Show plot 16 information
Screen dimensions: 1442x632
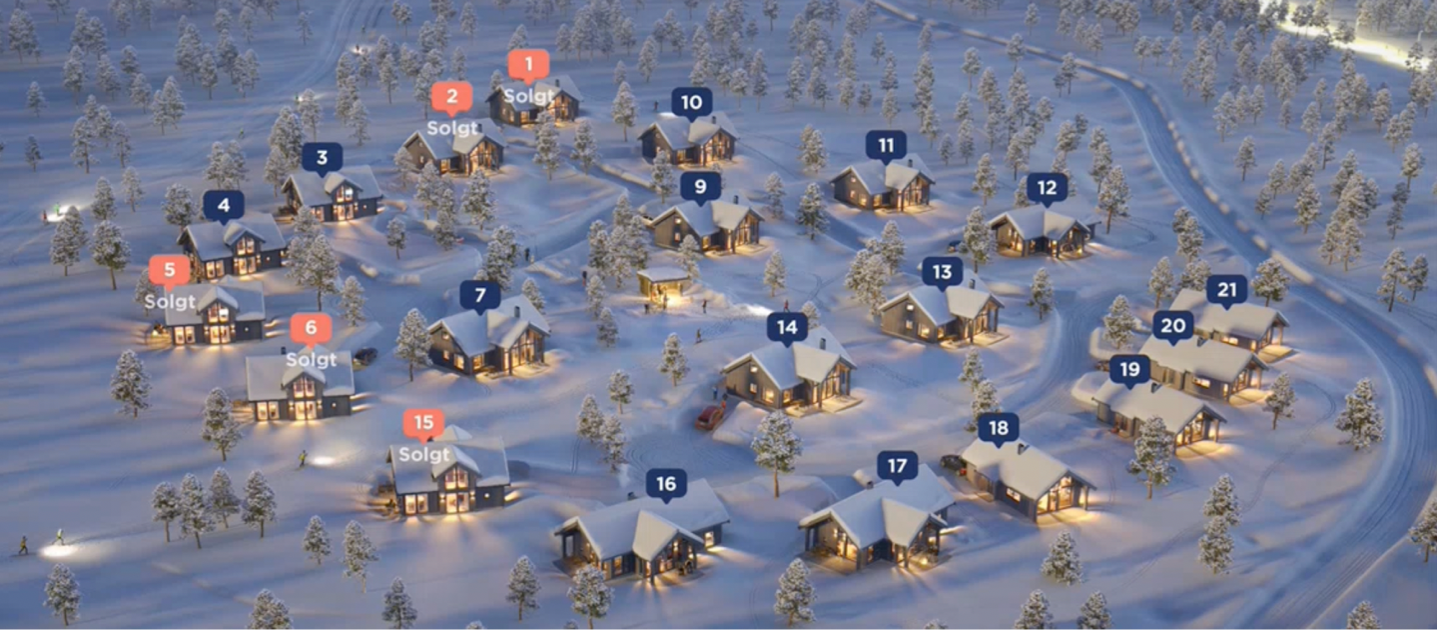point(666,485)
